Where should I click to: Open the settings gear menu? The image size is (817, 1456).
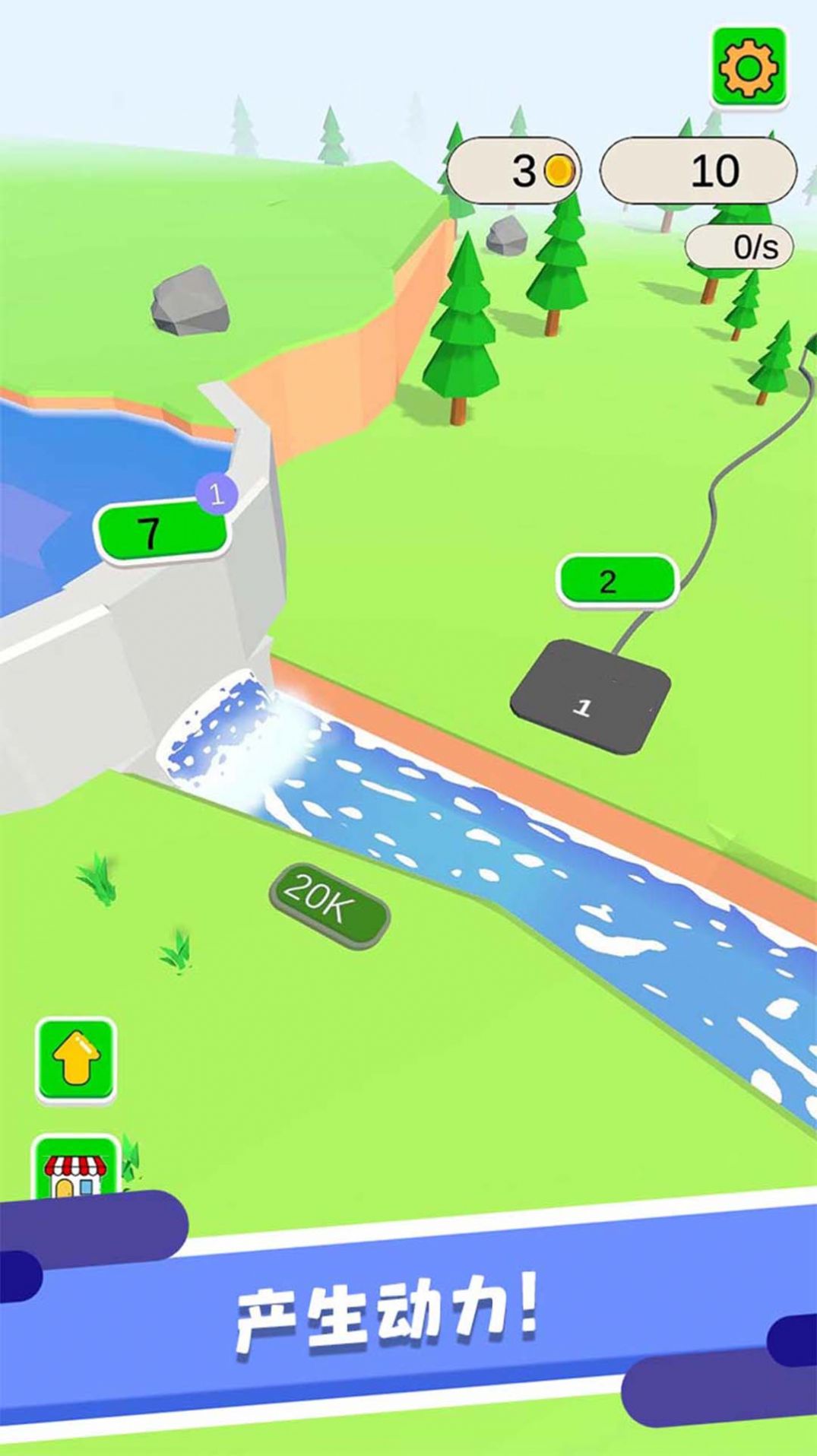749,68
